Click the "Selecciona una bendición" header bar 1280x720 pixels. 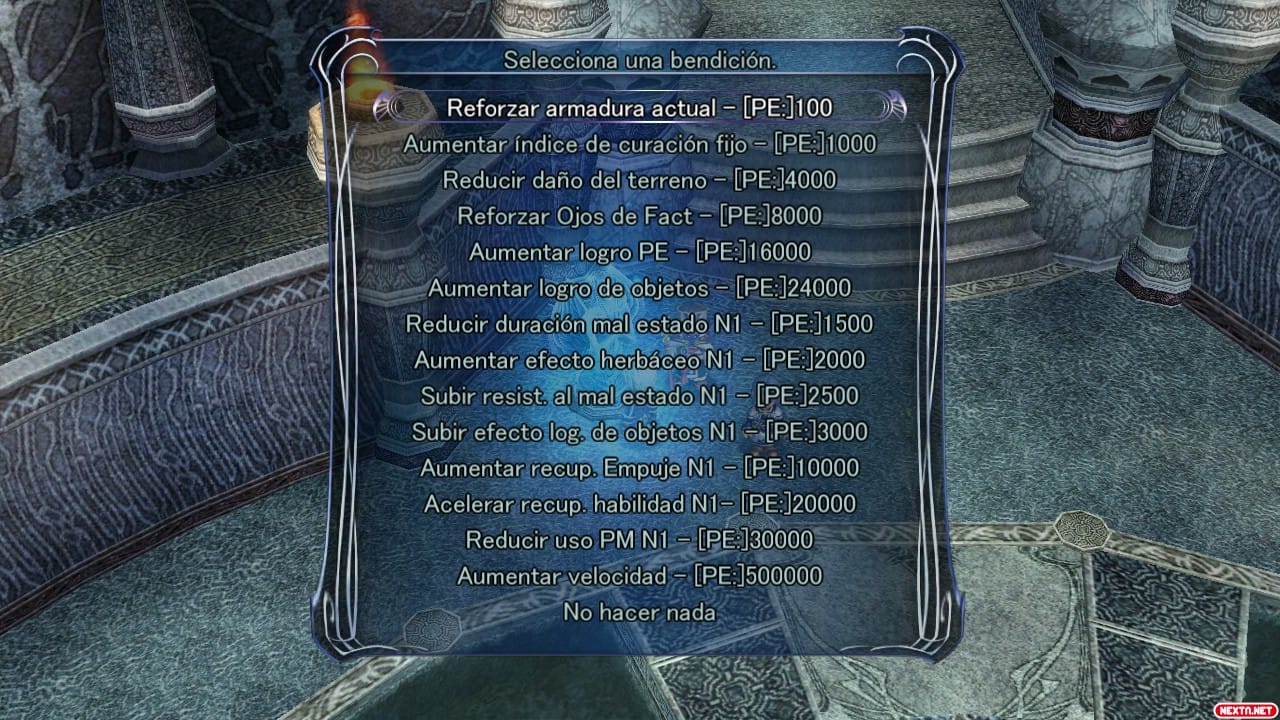[640, 59]
